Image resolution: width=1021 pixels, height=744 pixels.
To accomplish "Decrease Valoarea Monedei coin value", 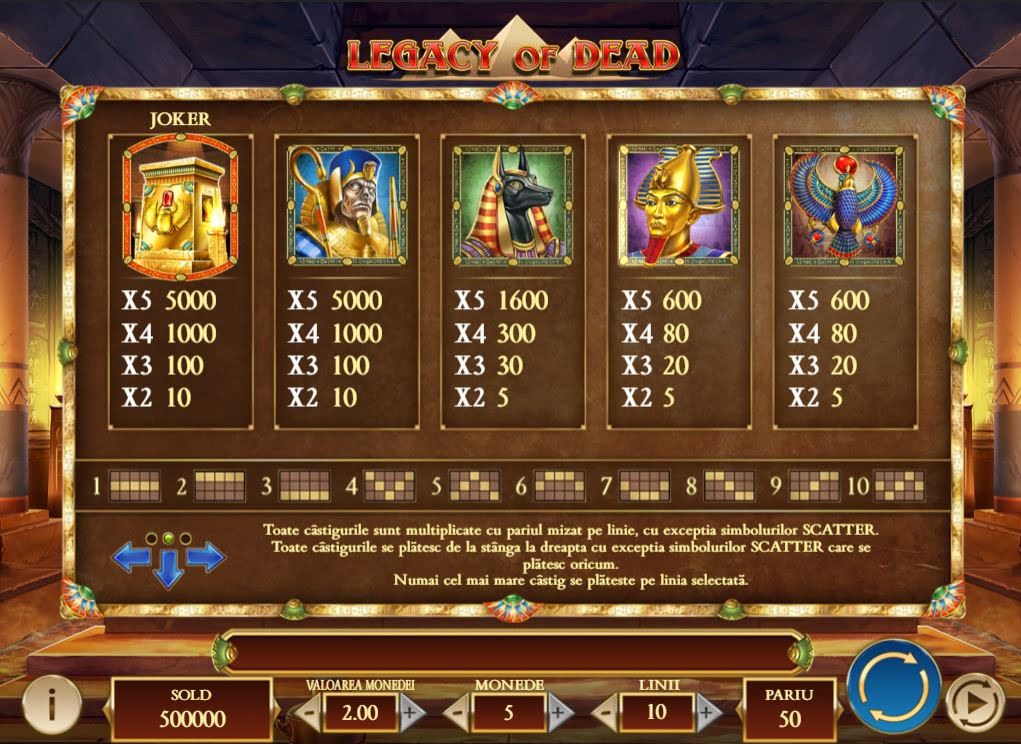I will pyautogui.click(x=310, y=712).
